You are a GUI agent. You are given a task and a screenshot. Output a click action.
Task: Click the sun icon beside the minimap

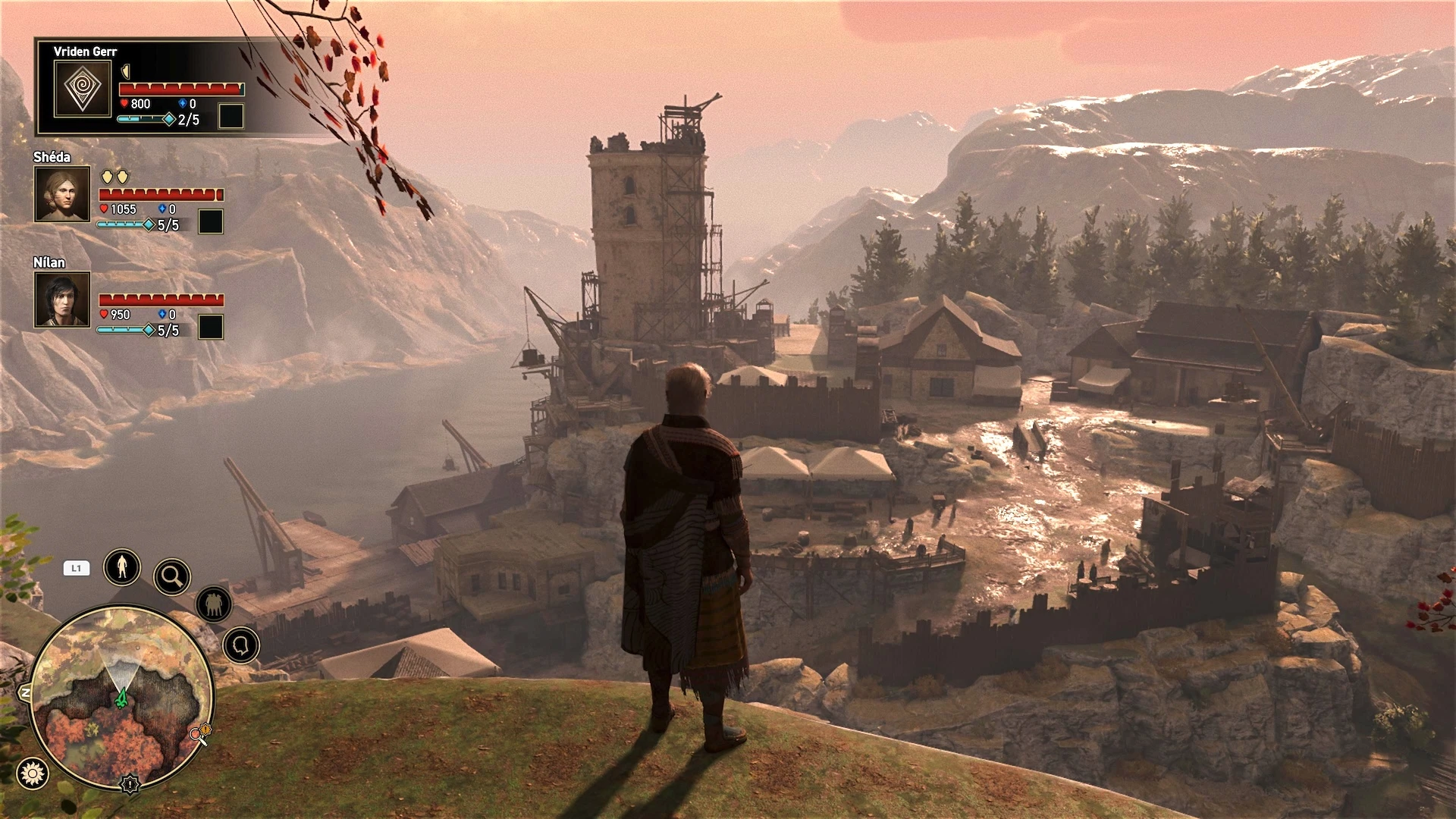(x=33, y=773)
